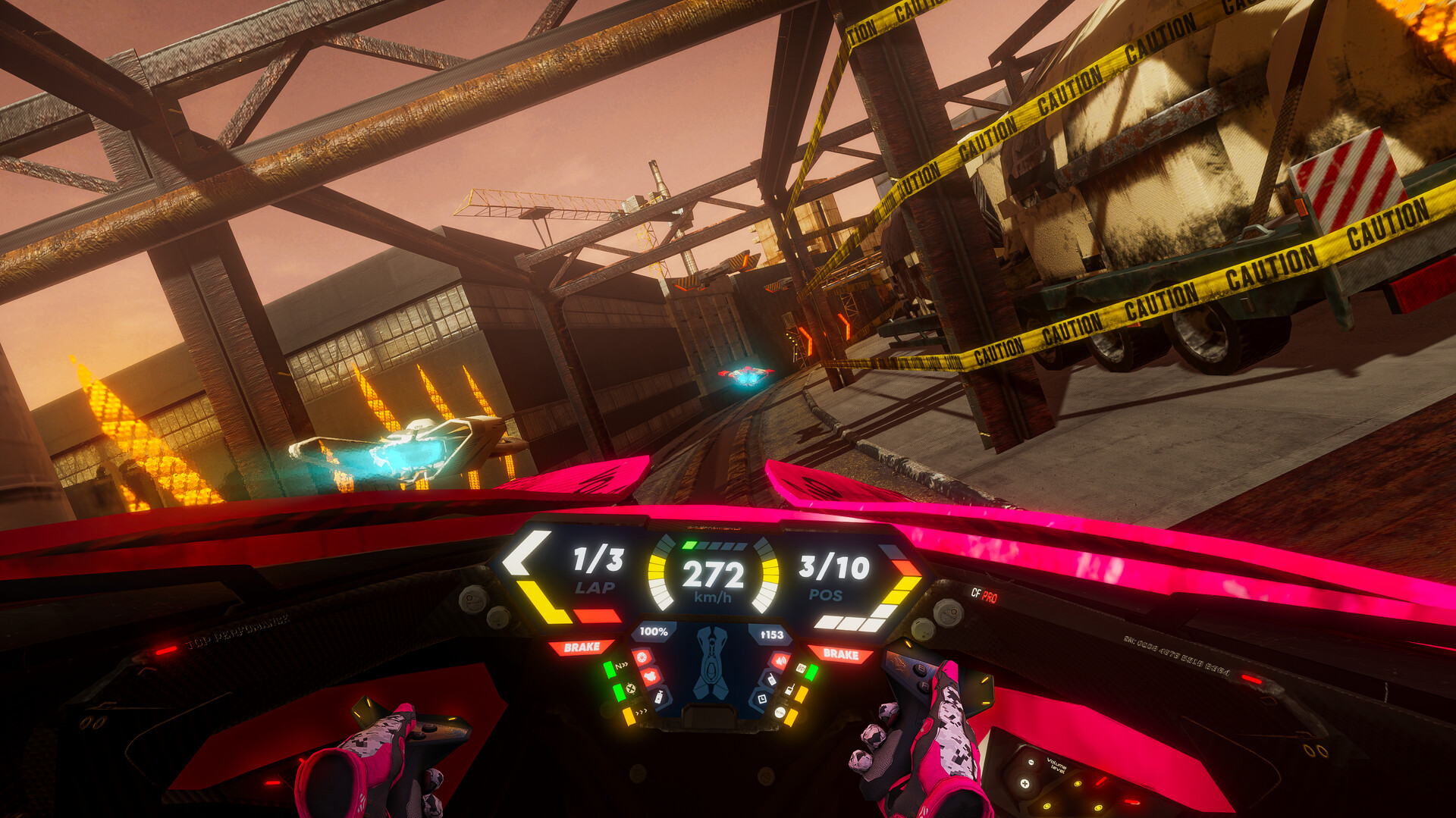Select the audio speaker icon on the dash
This screenshot has height=818, width=1456.
pos(780,660)
